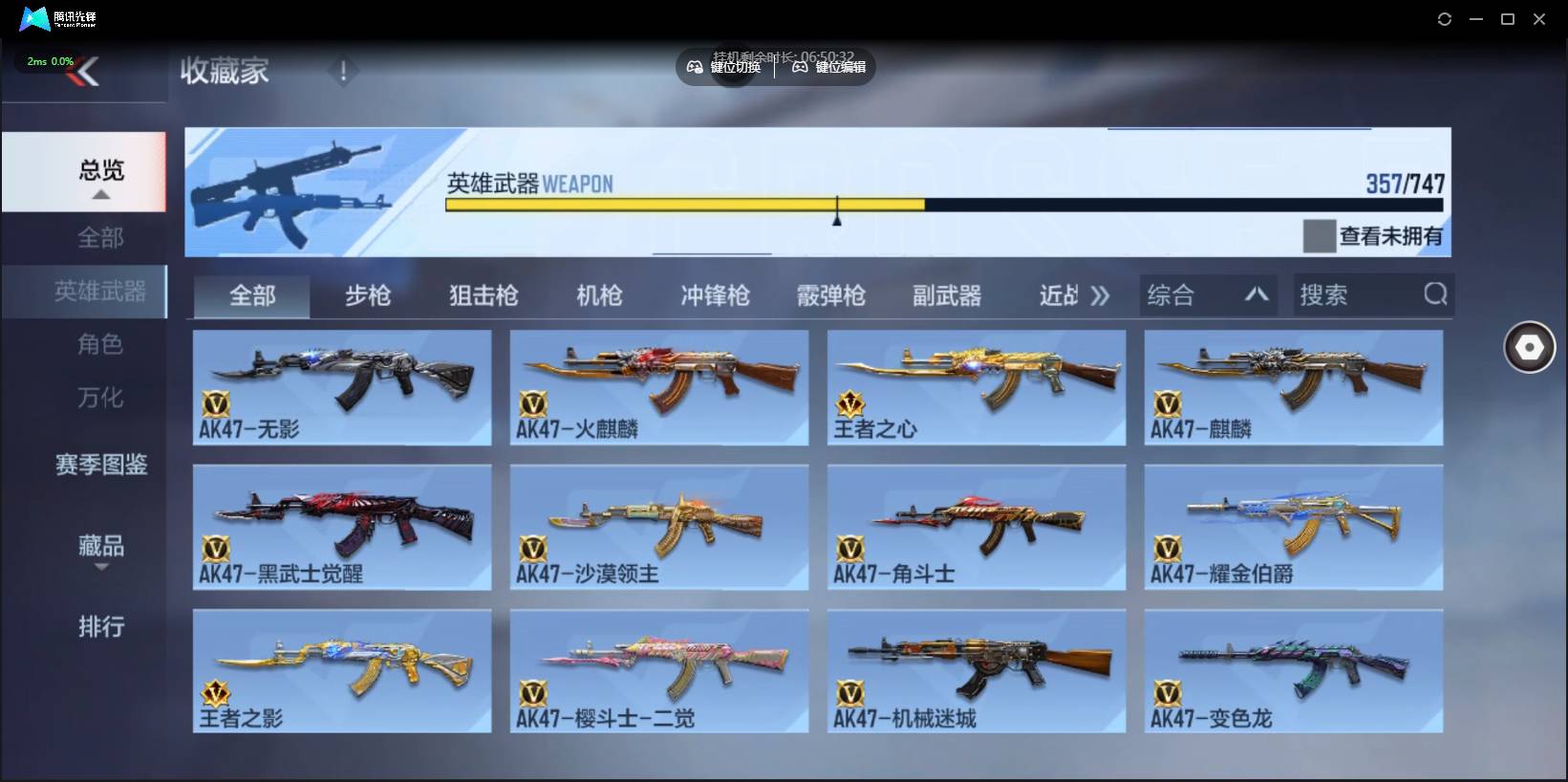Viewport: 1568px width, 782px height.
Task: Enable the 查看未拥有 checkbox
Action: 1318,236
